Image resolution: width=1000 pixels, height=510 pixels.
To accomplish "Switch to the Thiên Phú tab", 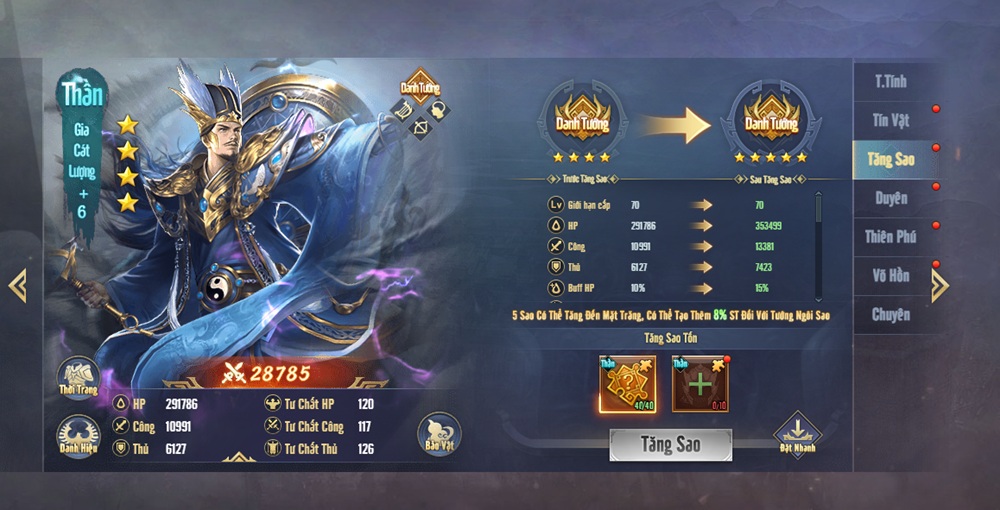I will [890, 237].
